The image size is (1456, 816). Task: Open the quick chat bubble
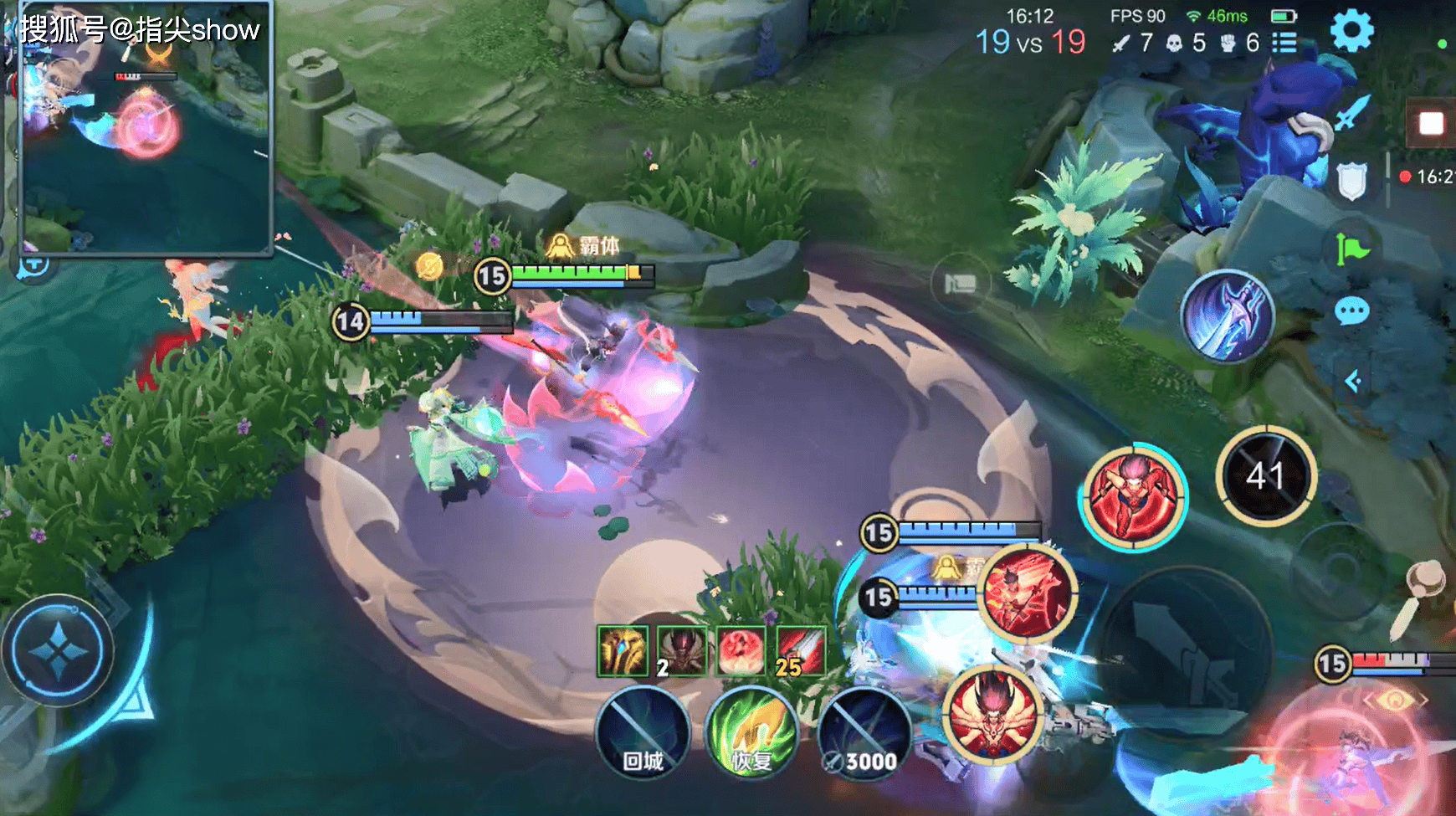coord(1351,312)
